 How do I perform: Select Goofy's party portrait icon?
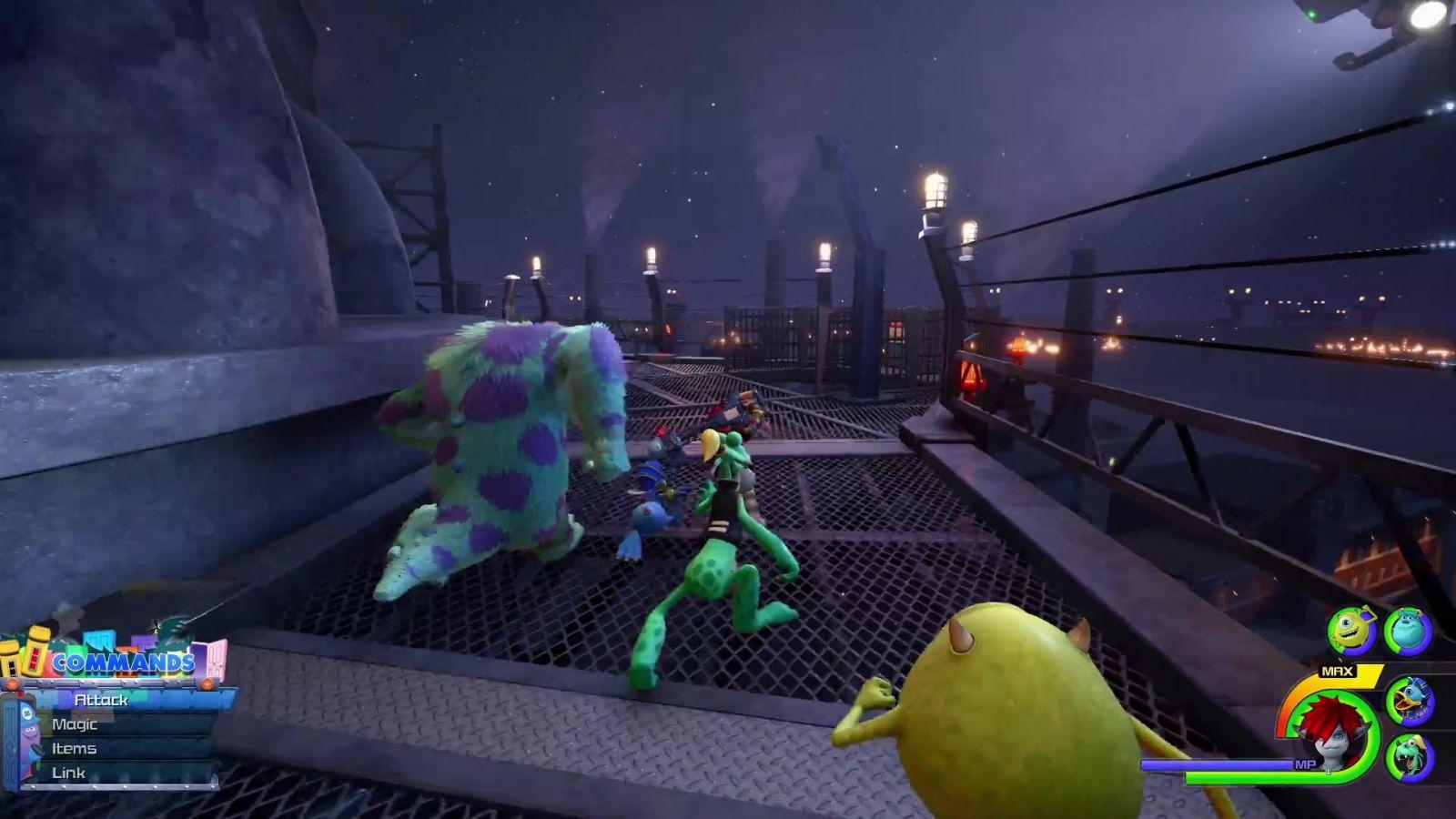1410,757
